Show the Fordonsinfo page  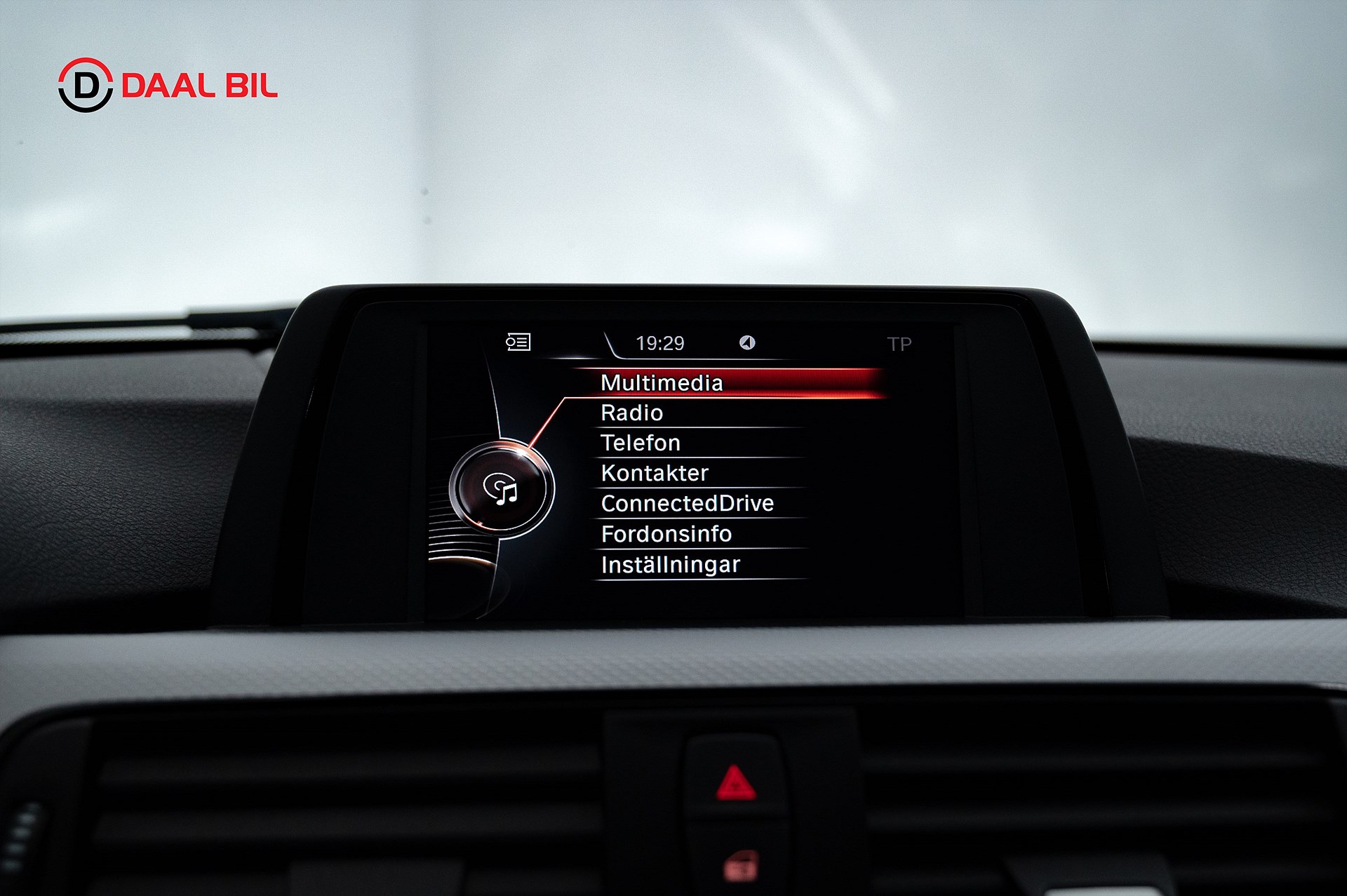pyautogui.click(x=666, y=534)
